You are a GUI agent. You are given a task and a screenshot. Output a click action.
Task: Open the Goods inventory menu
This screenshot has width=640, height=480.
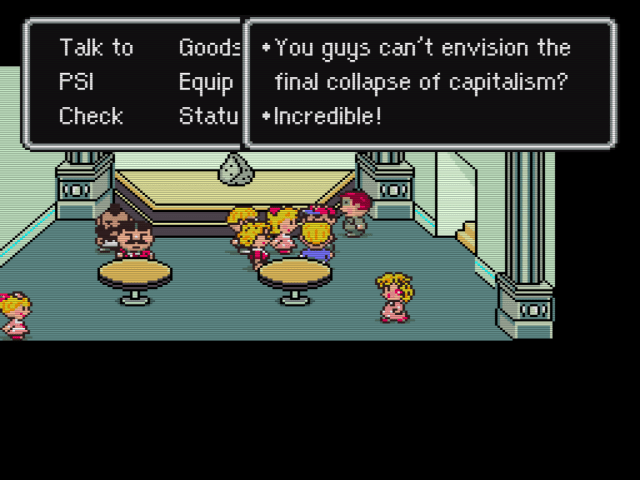pyautogui.click(x=209, y=48)
